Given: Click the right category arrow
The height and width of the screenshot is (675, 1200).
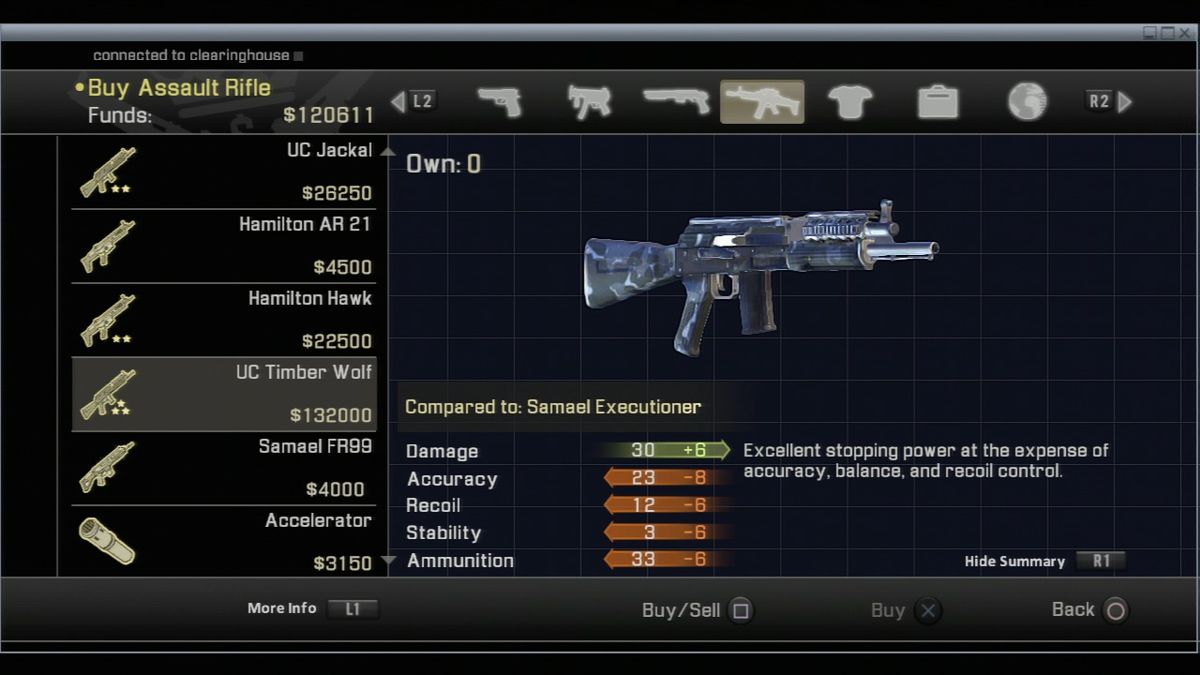Looking at the screenshot, I should (1125, 102).
